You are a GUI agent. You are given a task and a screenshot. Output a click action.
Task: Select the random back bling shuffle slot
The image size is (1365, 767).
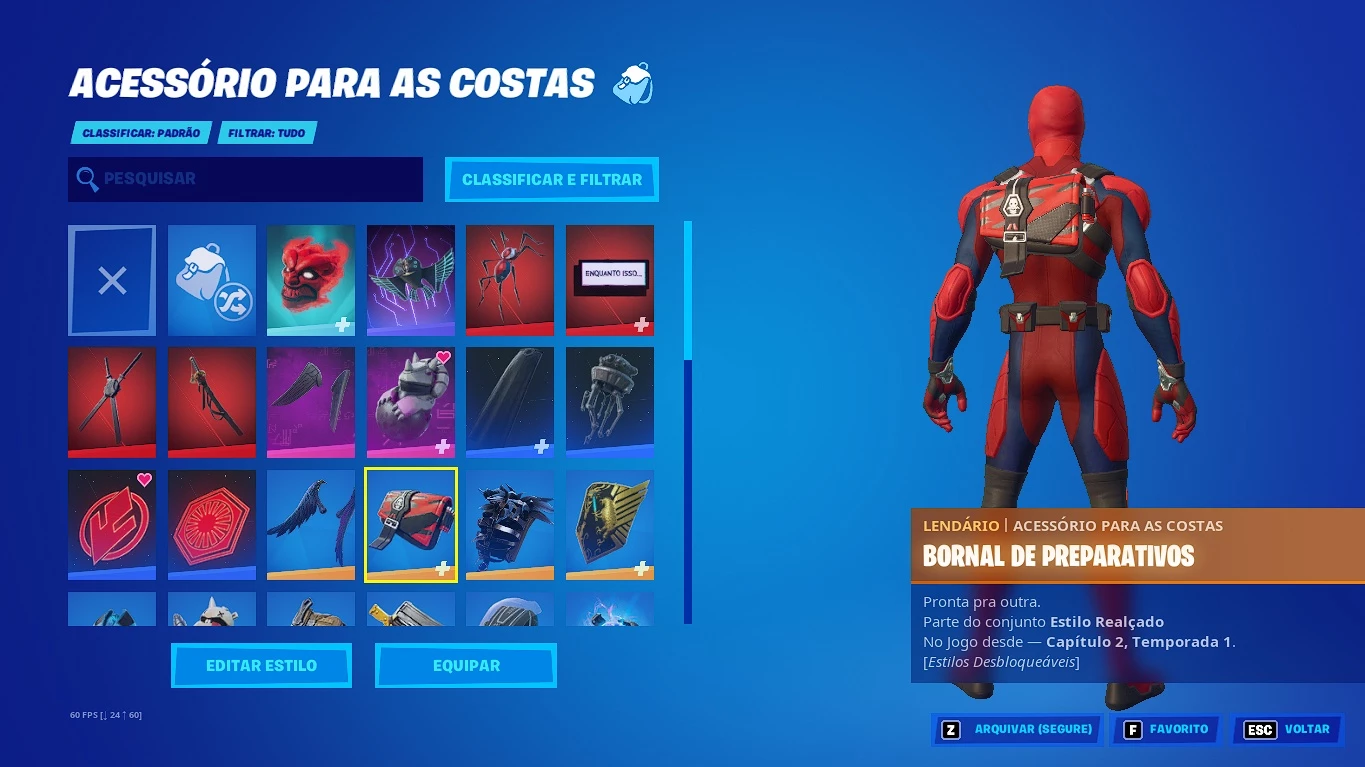[211, 280]
